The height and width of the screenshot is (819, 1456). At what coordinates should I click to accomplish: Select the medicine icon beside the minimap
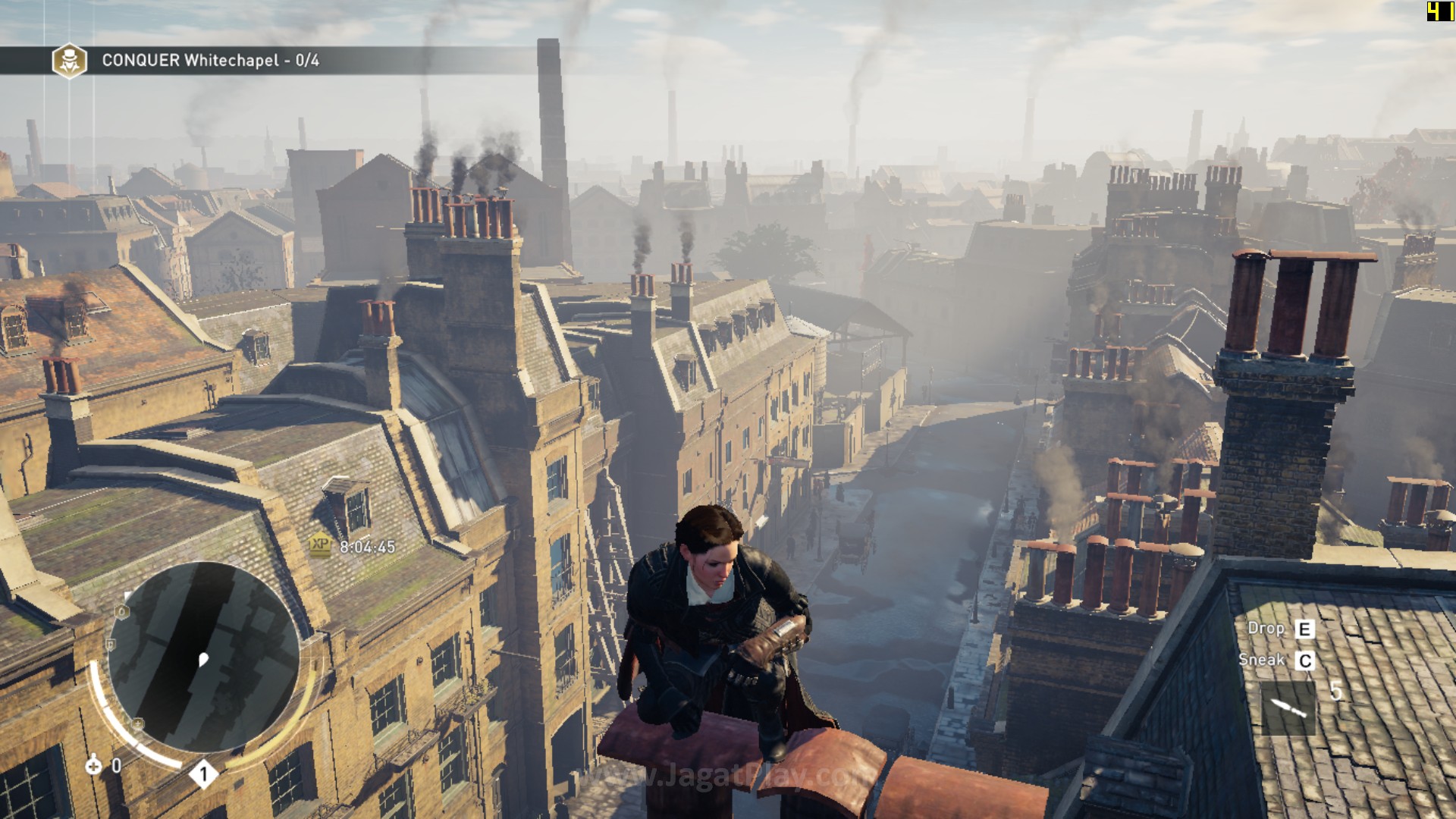(93, 765)
